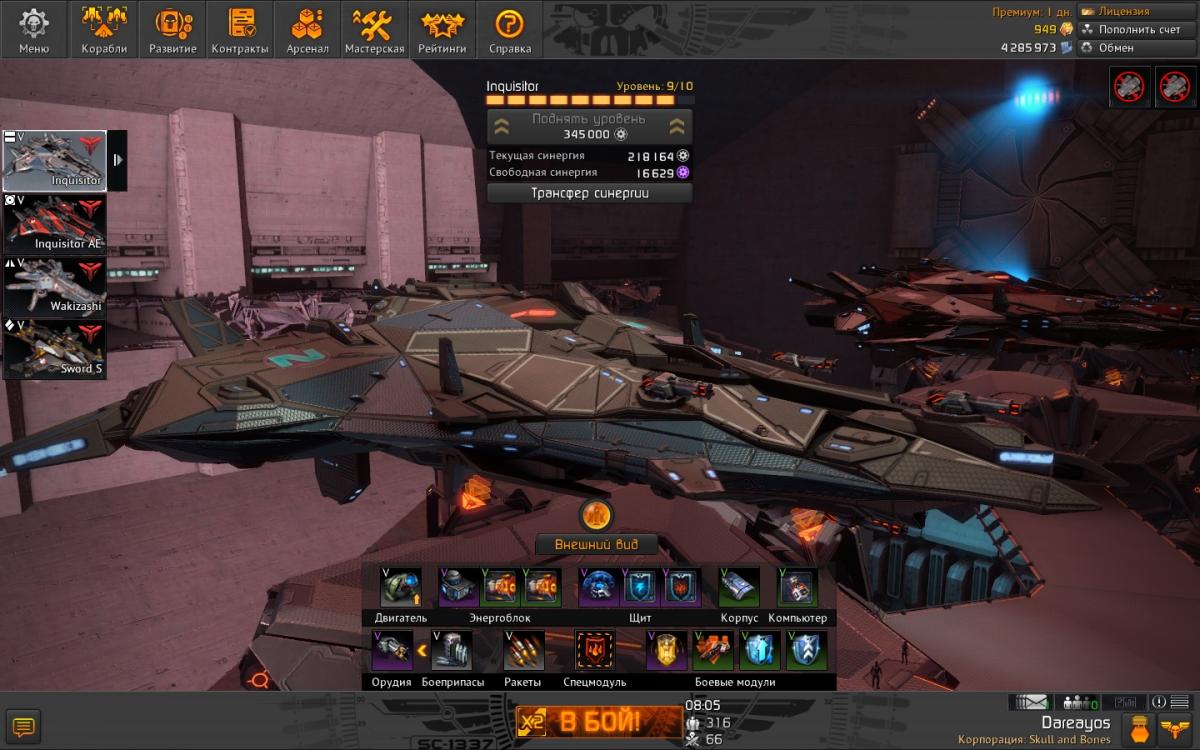Open Трансфер синергии synergy transfer

(589, 193)
